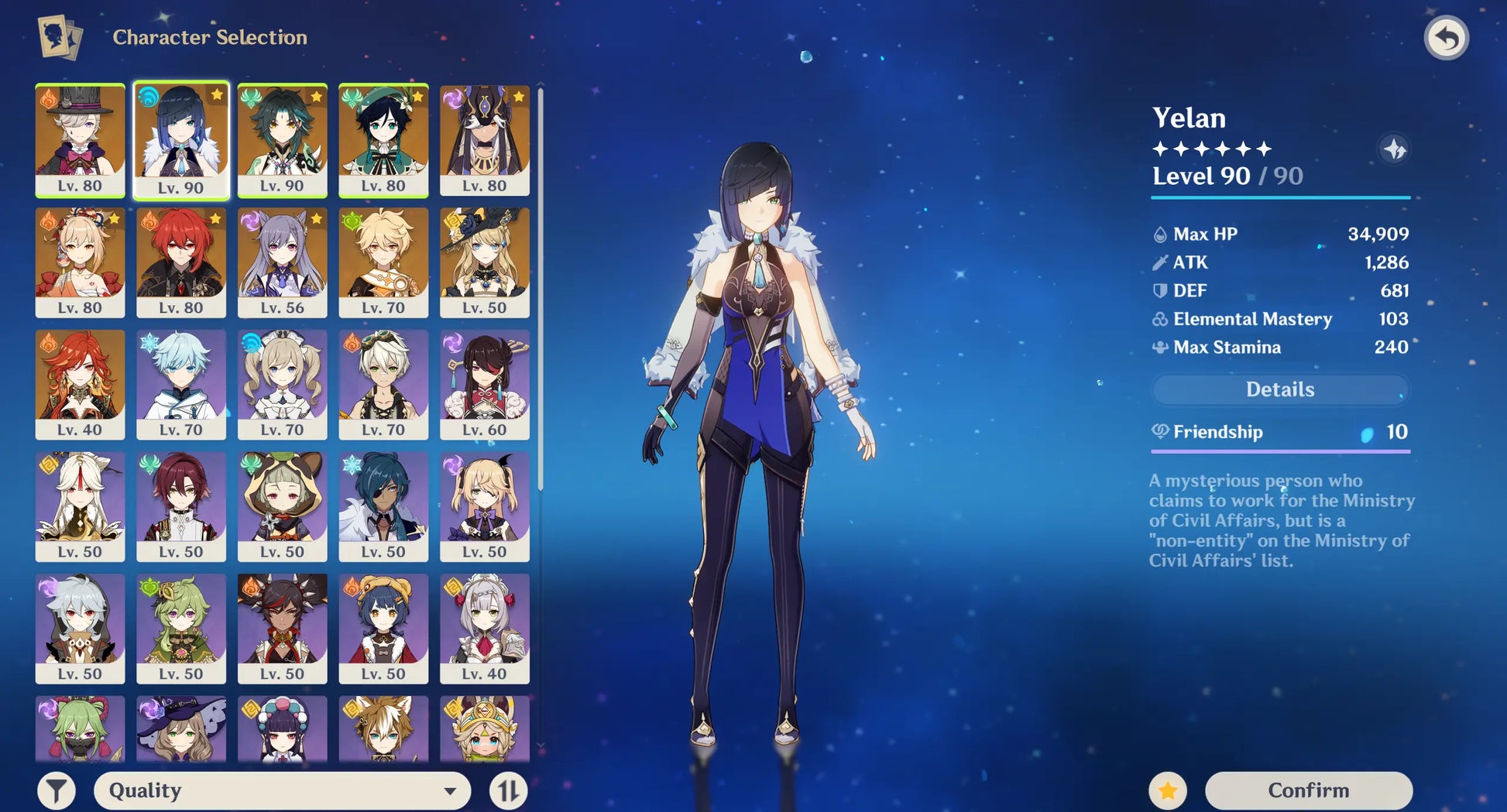Image resolution: width=1507 pixels, height=812 pixels.
Task: Select Lyney's Lv. 80 portrait
Action: pyautogui.click(x=80, y=139)
